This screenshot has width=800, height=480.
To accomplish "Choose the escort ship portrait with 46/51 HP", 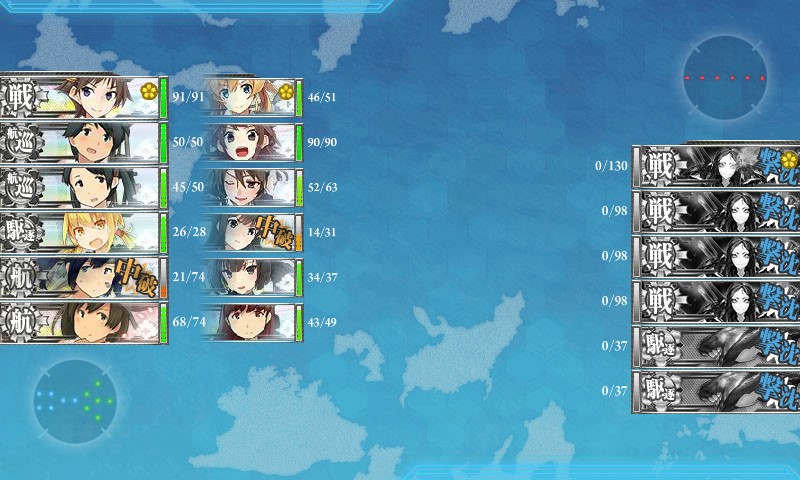I will [250, 98].
